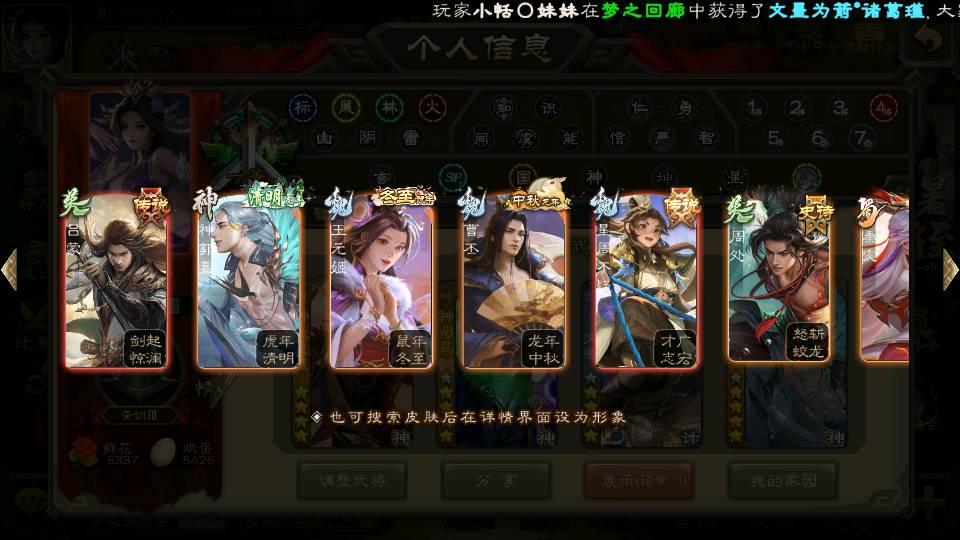Filter by the 火 pack icon
Viewport: 960px width, 540px height.
430,107
